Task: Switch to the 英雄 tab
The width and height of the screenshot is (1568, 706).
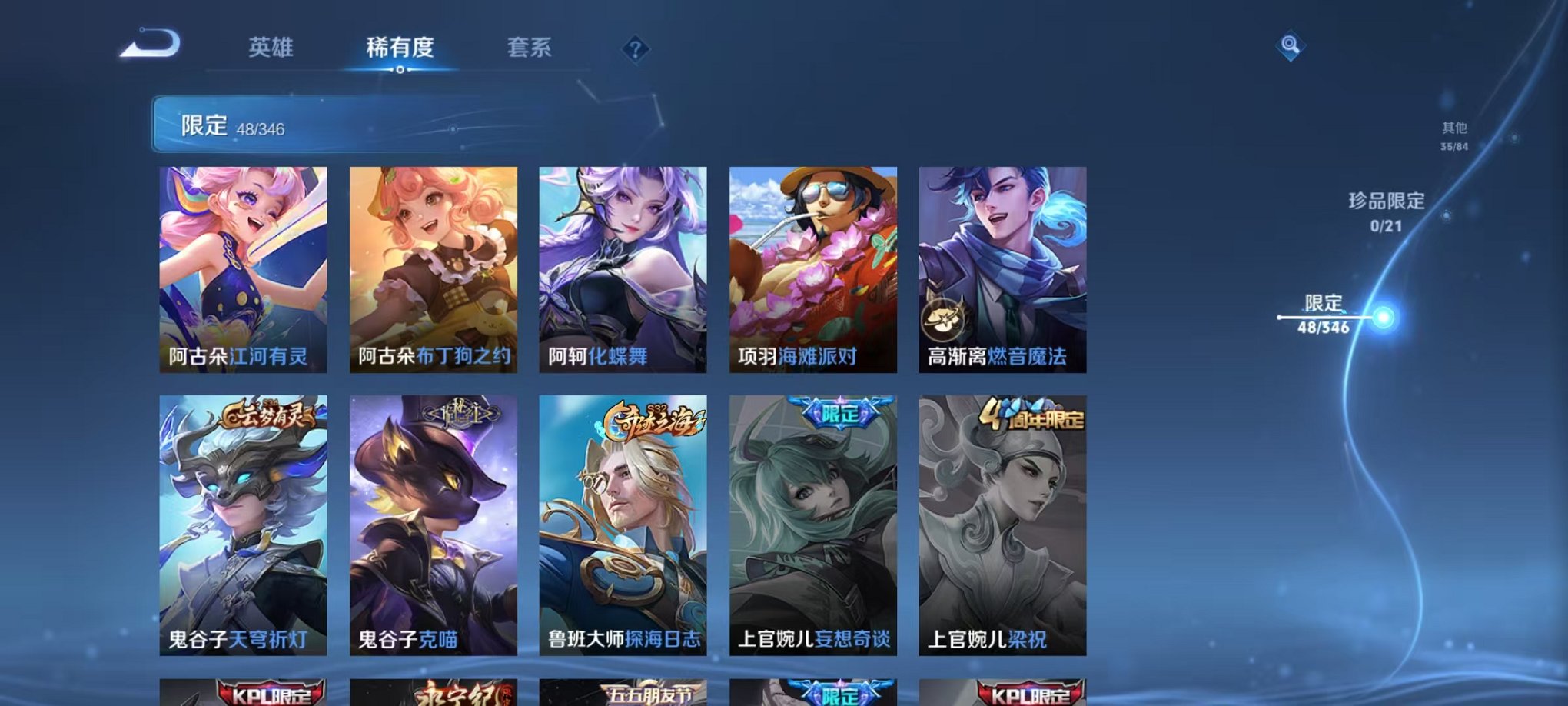Action: [x=269, y=46]
